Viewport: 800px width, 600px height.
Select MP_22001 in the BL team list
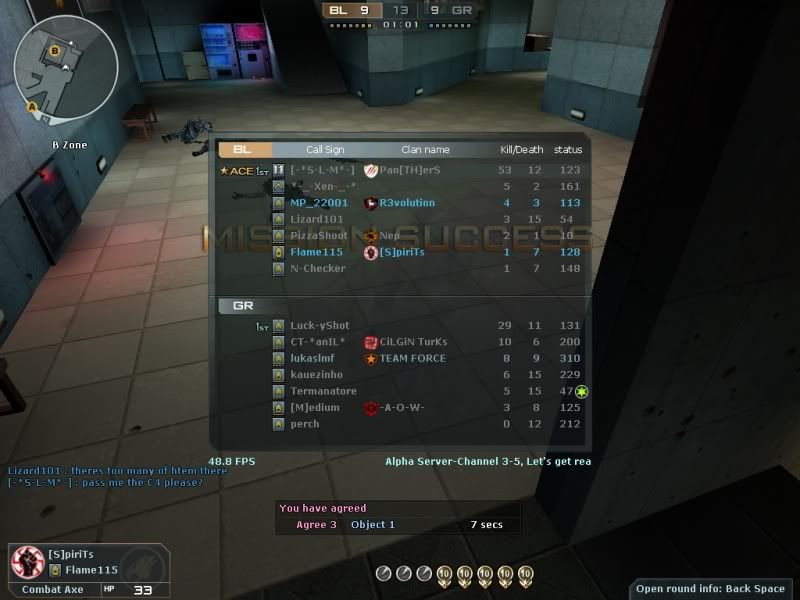(400, 203)
